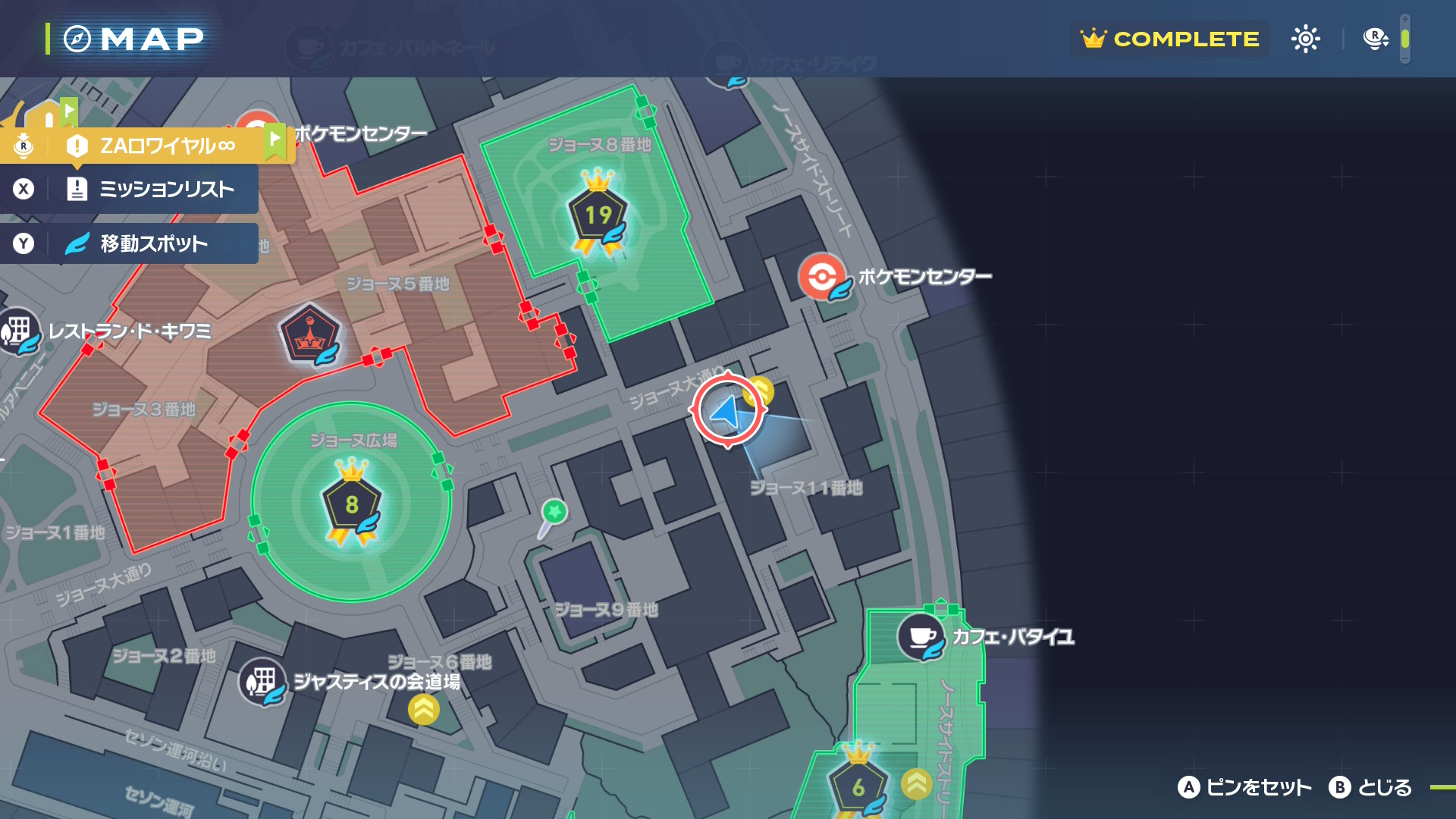Select the カフェ・バタイユ café marker

pyautogui.click(x=921, y=637)
